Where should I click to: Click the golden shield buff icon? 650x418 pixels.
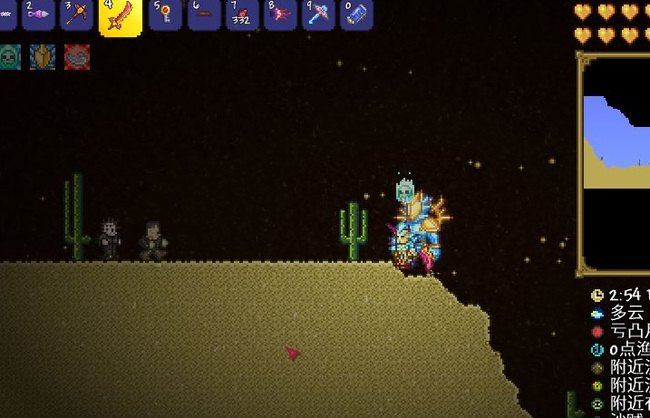(x=42, y=56)
